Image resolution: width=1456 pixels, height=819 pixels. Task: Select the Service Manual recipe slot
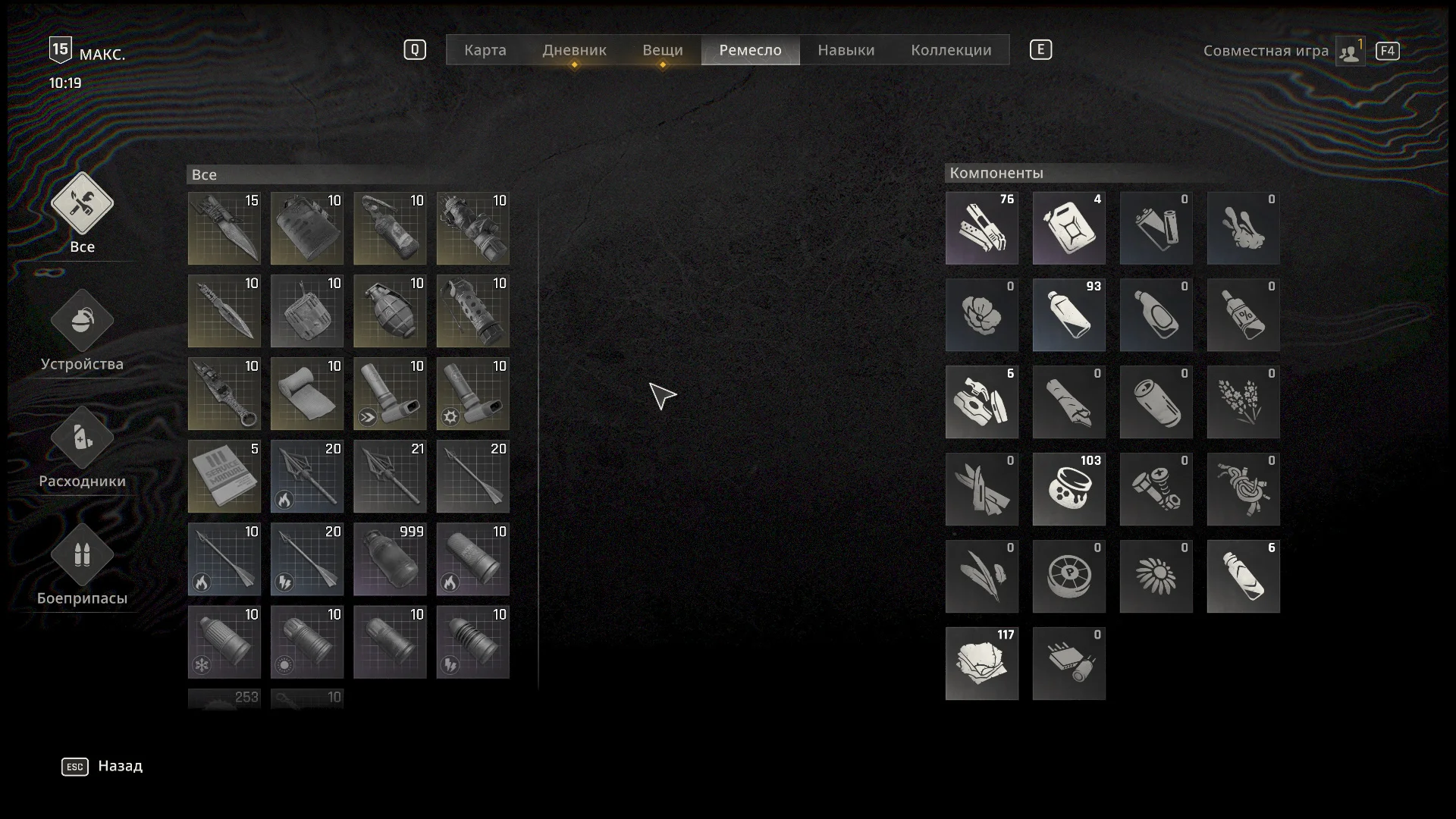224,476
